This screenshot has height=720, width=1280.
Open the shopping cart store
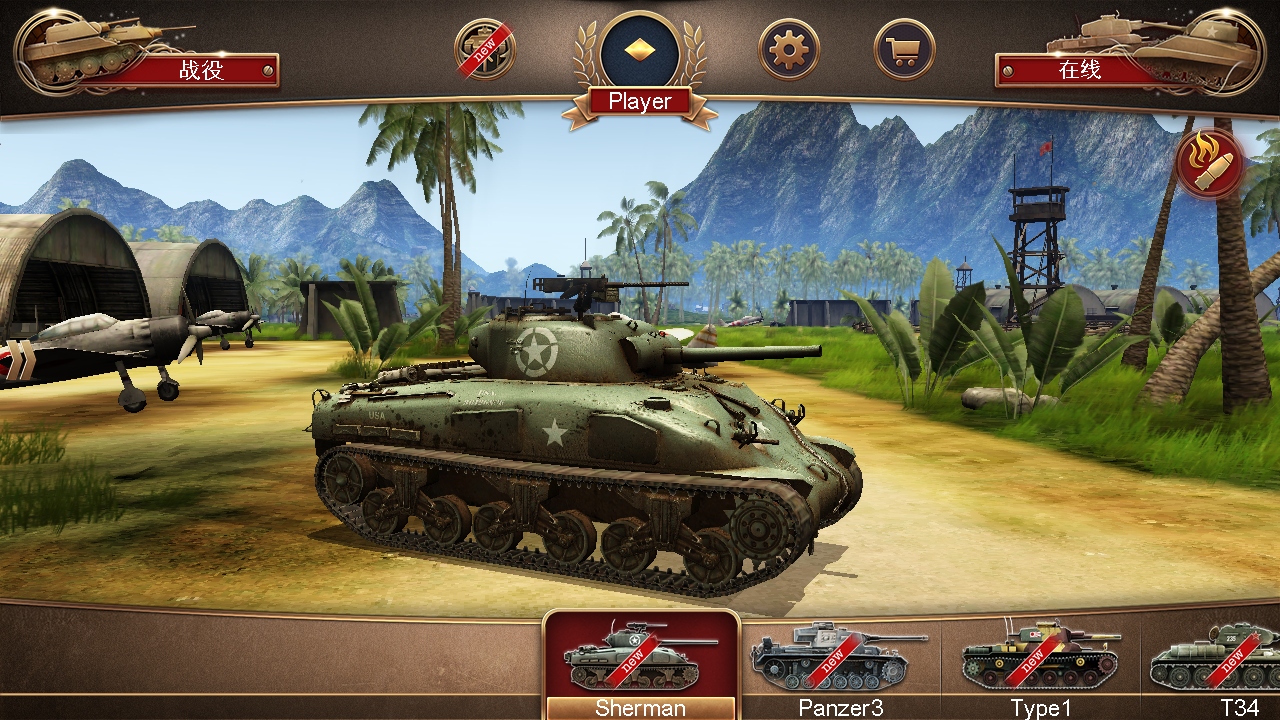(905, 49)
